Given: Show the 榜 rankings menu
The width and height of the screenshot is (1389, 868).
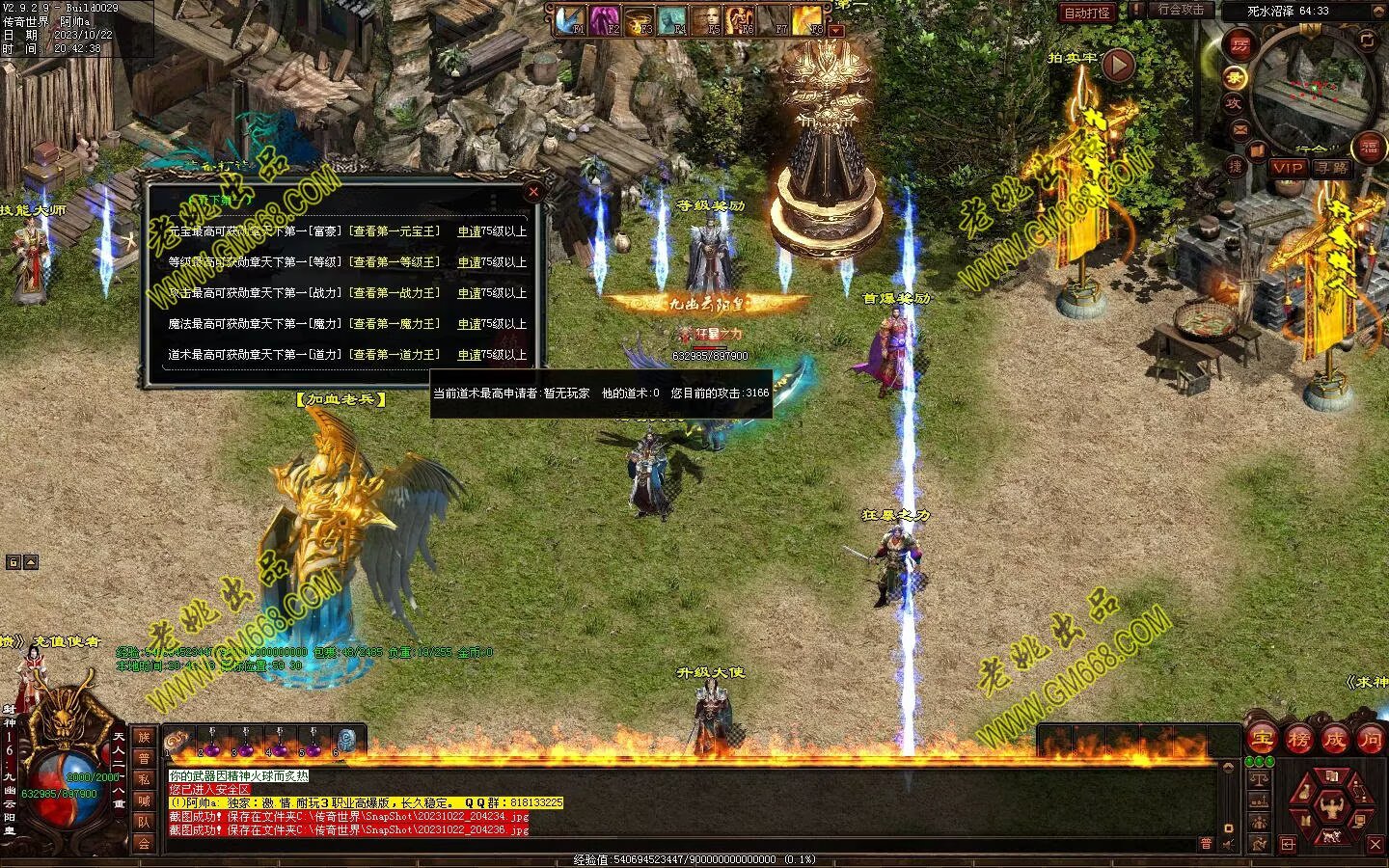Looking at the screenshot, I should click(1298, 740).
